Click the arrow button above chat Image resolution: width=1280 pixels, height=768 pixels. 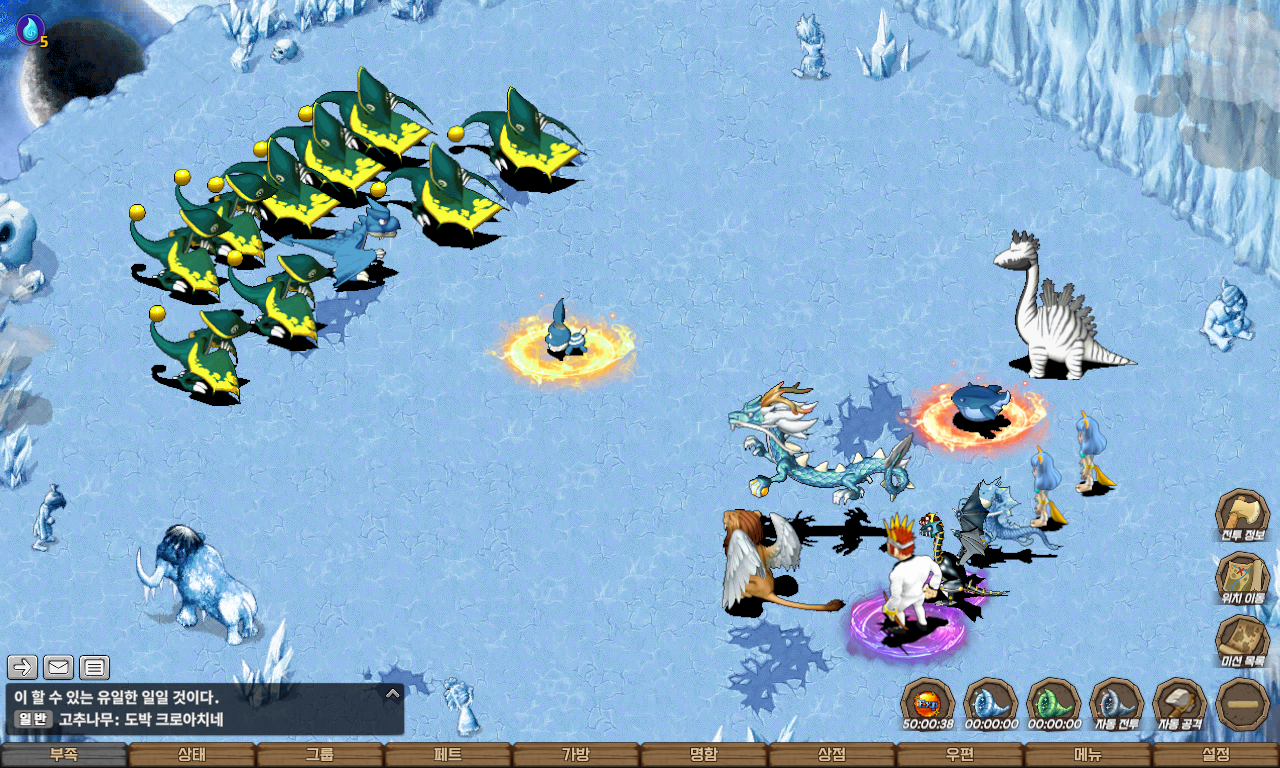(22, 667)
